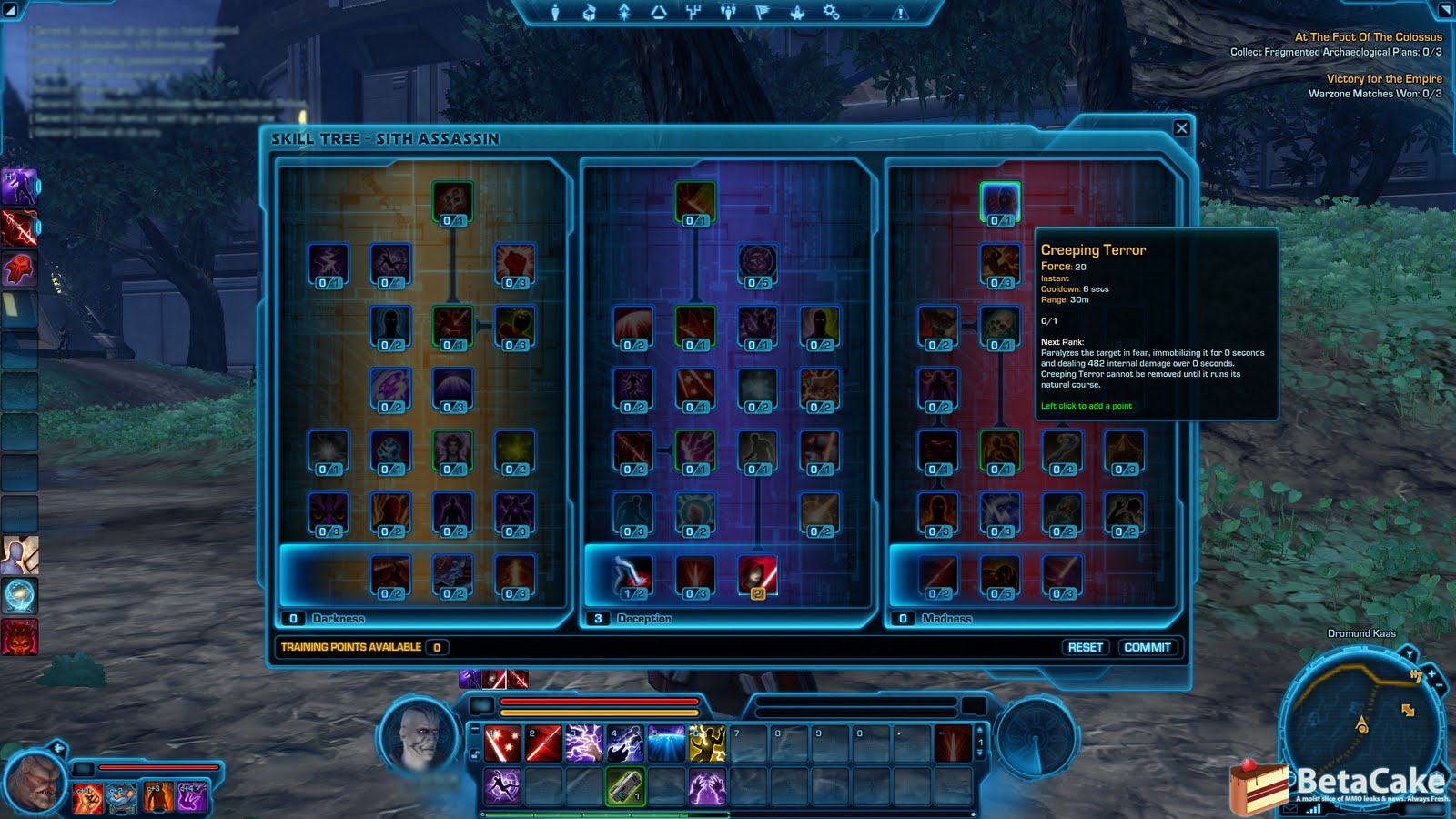Open the character sheet from top menu
This screenshot has height=819, width=1456.
pyautogui.click(x=556, y=12)
